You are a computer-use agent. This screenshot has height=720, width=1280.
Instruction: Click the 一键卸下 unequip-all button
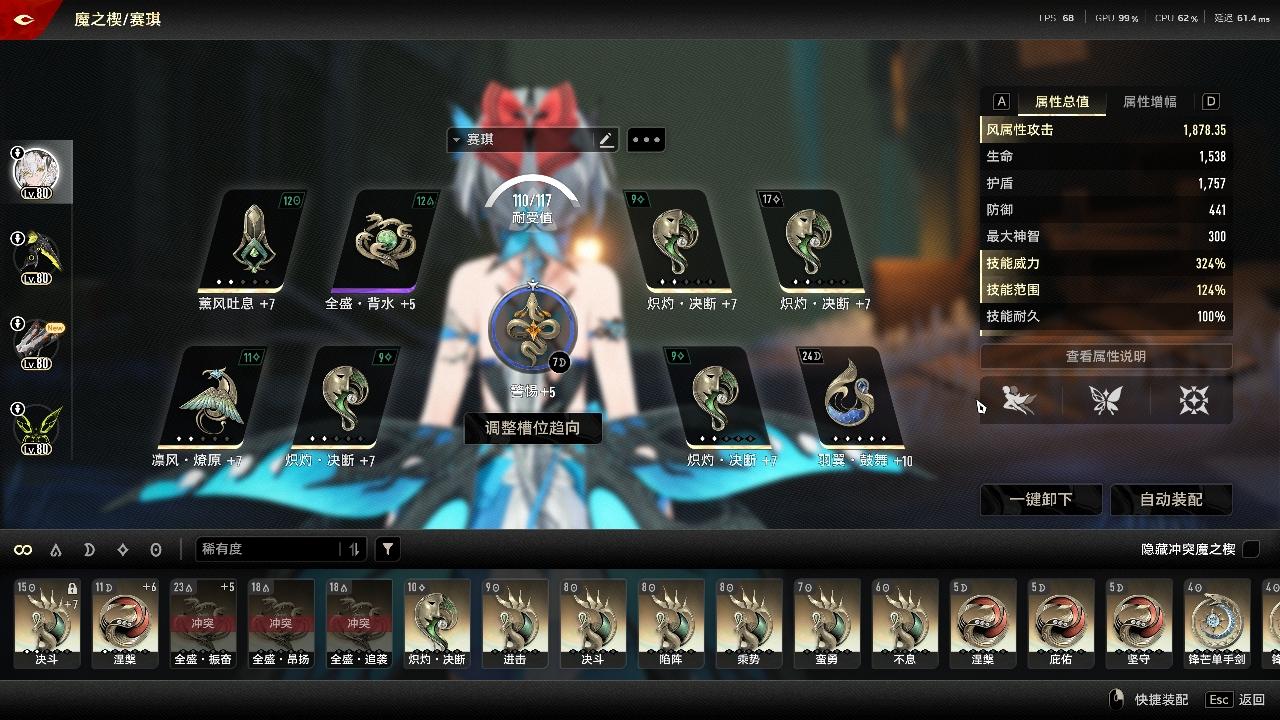(1041, 499)
